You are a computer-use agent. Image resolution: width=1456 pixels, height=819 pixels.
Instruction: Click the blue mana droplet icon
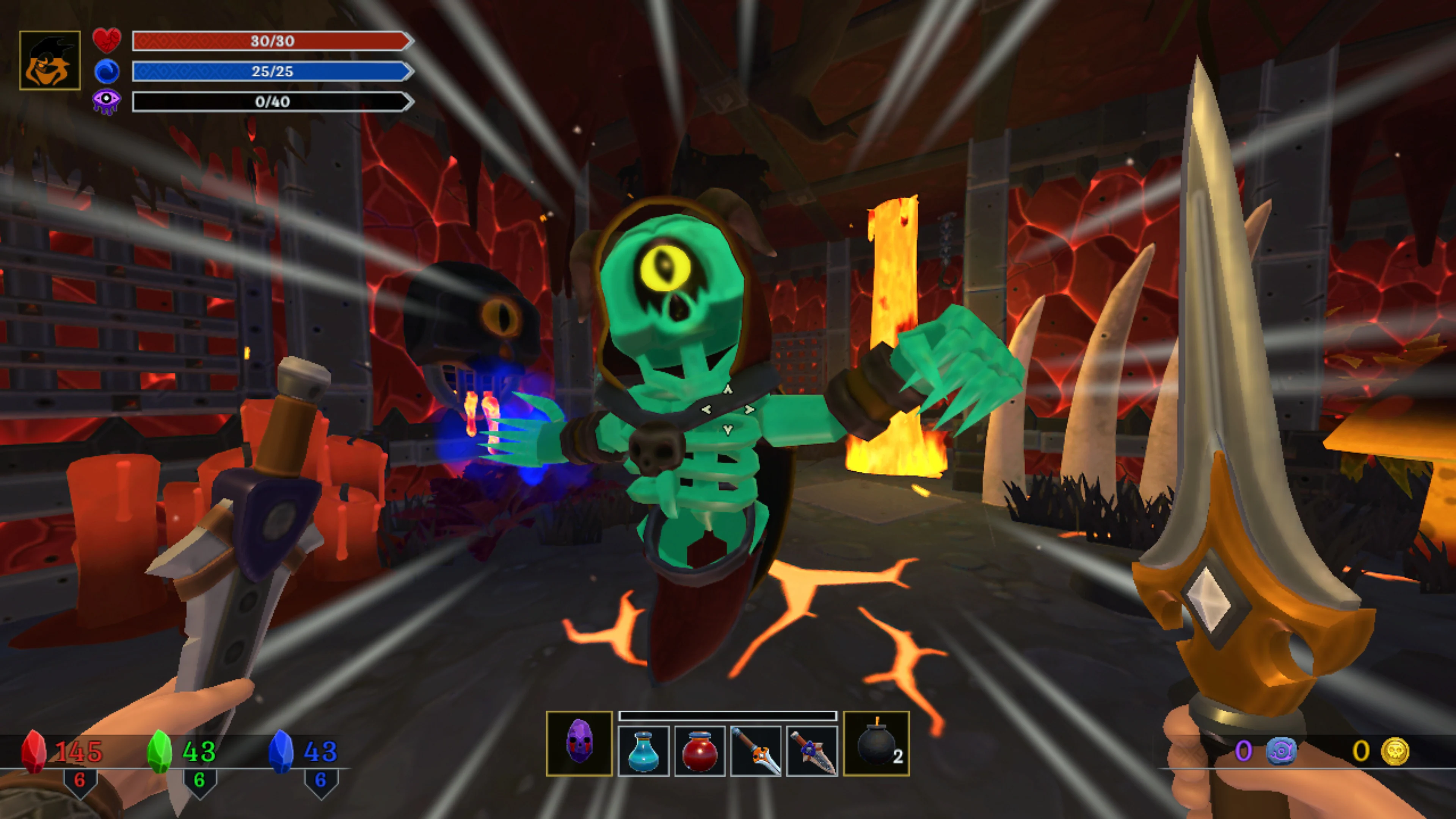107,72
